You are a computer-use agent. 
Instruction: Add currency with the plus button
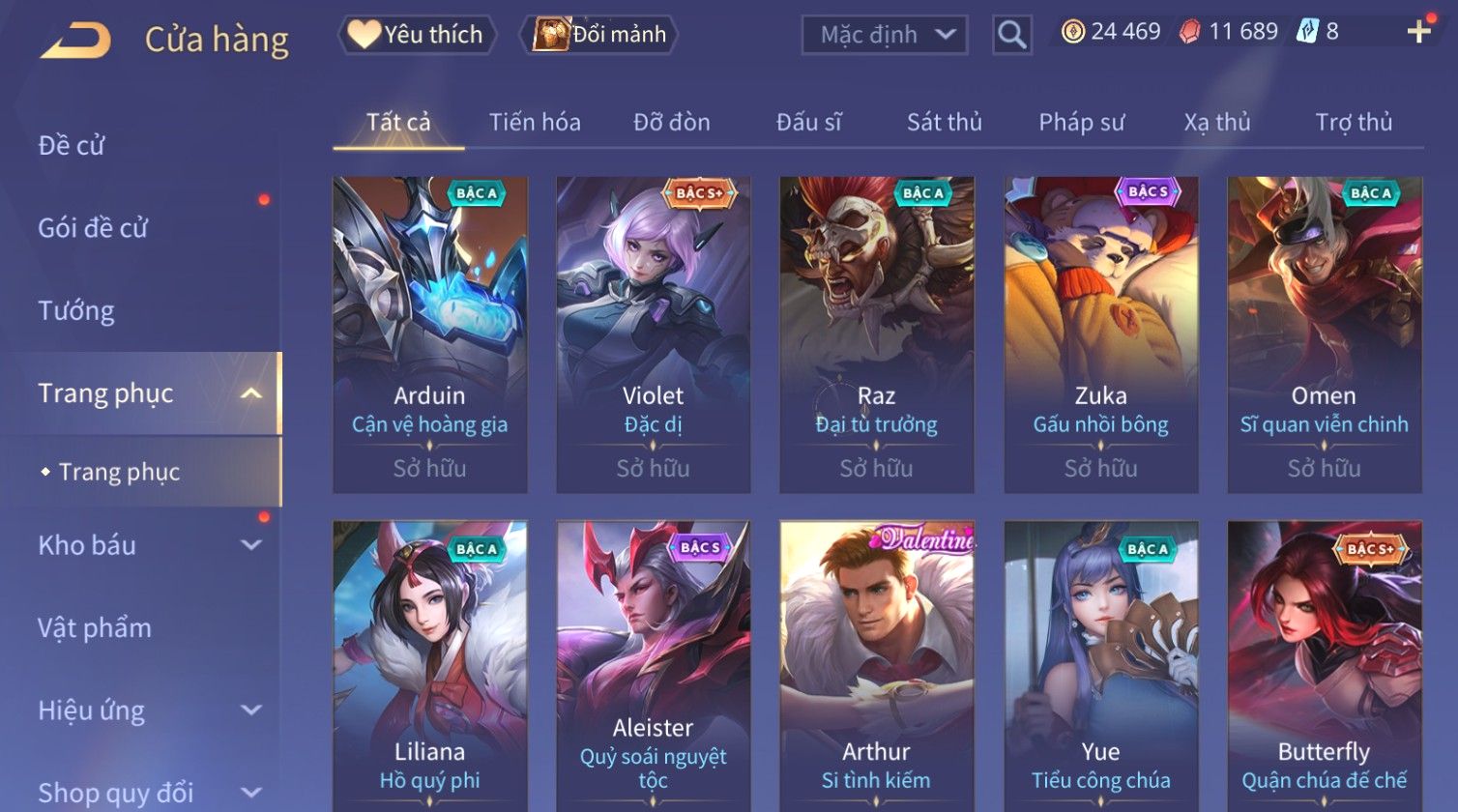(x=1418, y=32)
